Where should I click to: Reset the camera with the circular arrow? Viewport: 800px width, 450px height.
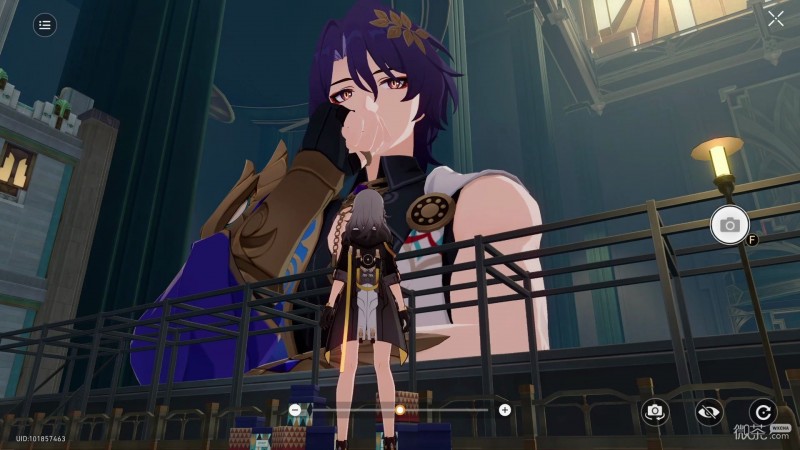coord(762,411)
